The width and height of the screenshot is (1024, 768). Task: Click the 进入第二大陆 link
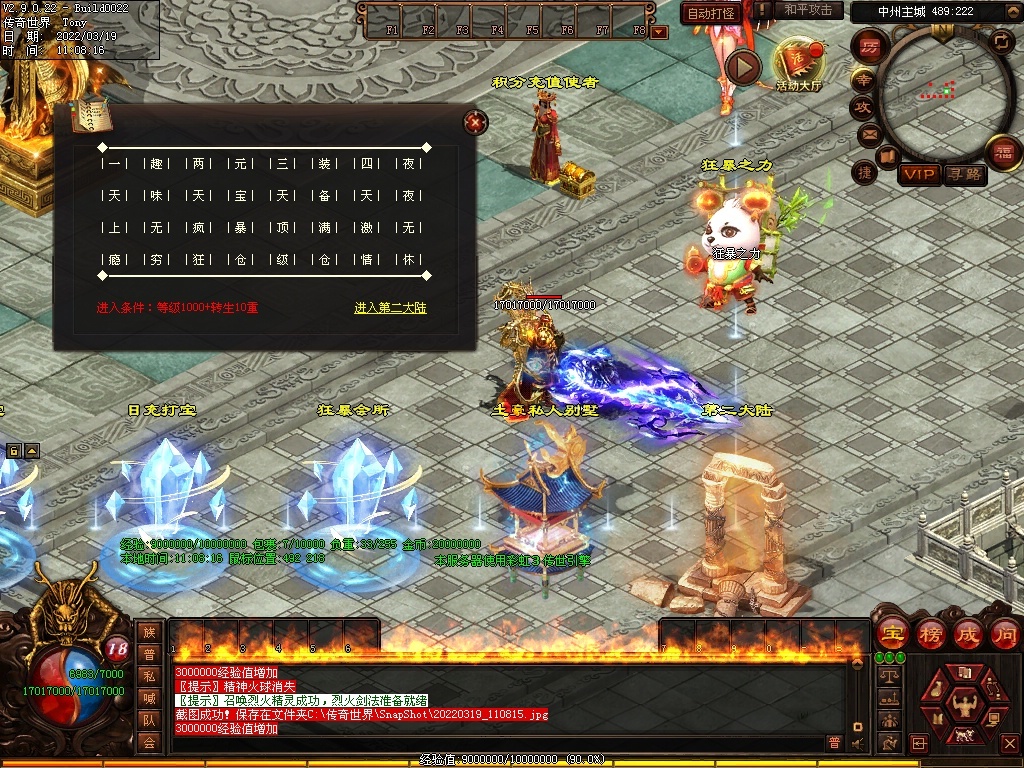pos(390,308)
